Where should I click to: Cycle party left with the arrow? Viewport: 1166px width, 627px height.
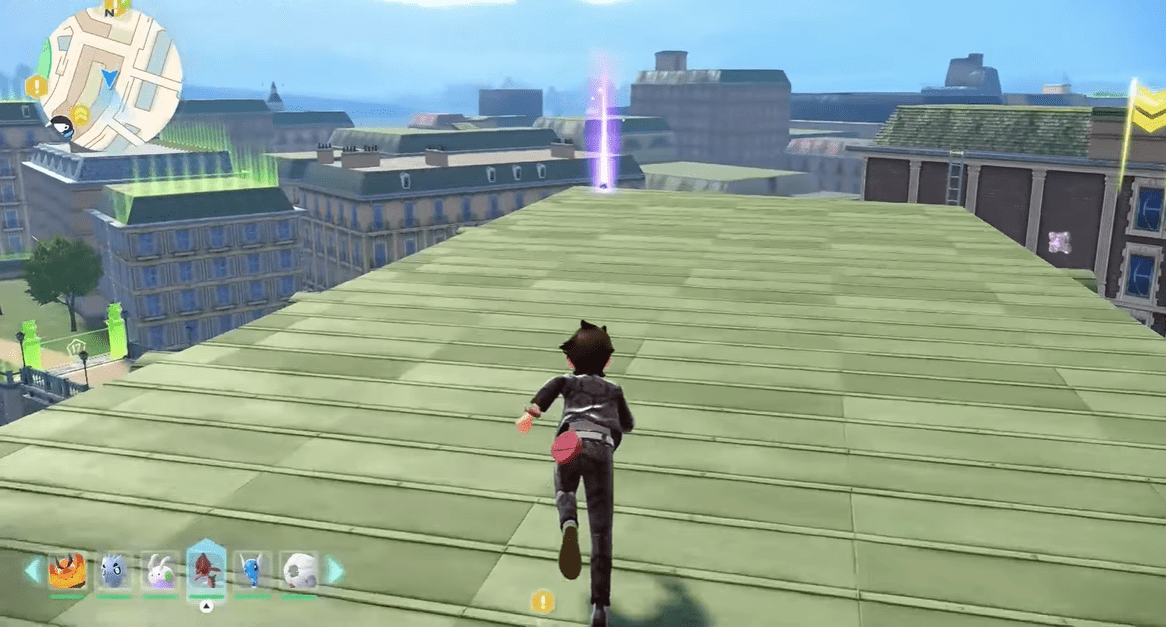[32, 571]
